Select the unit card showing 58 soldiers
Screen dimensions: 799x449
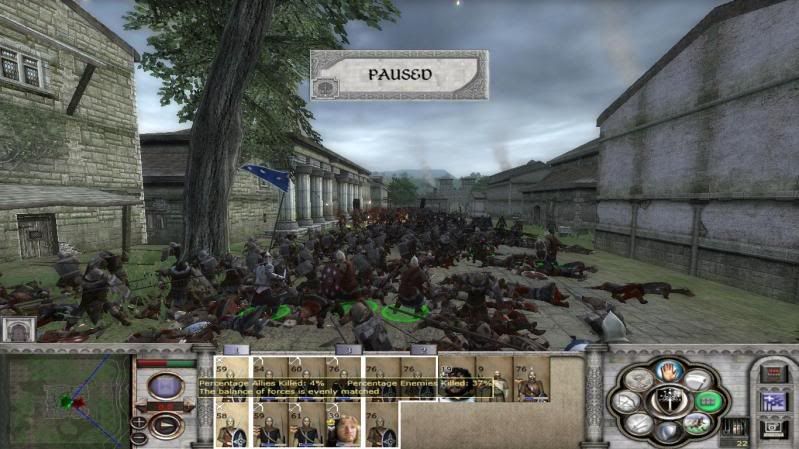231,426
